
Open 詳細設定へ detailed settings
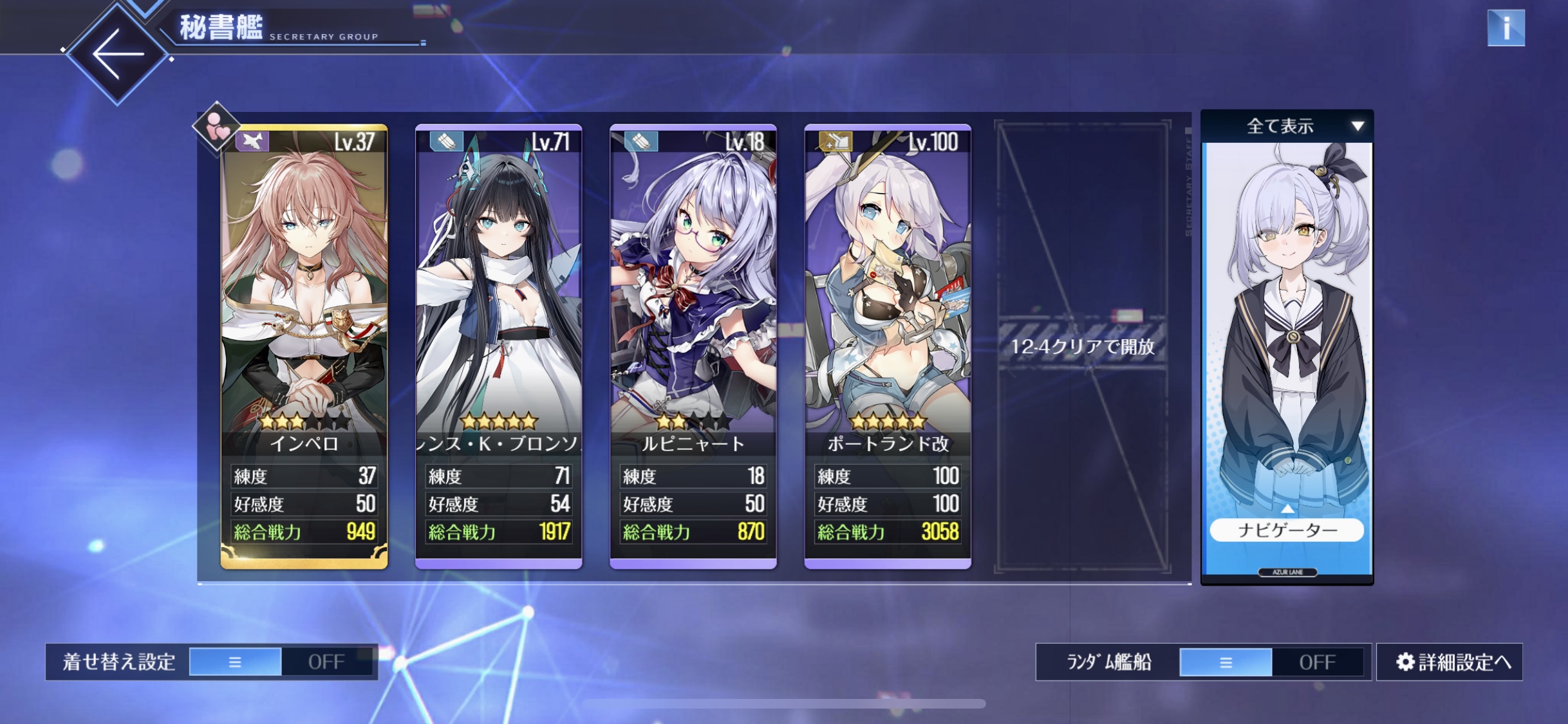click(x=1450, y=662)
